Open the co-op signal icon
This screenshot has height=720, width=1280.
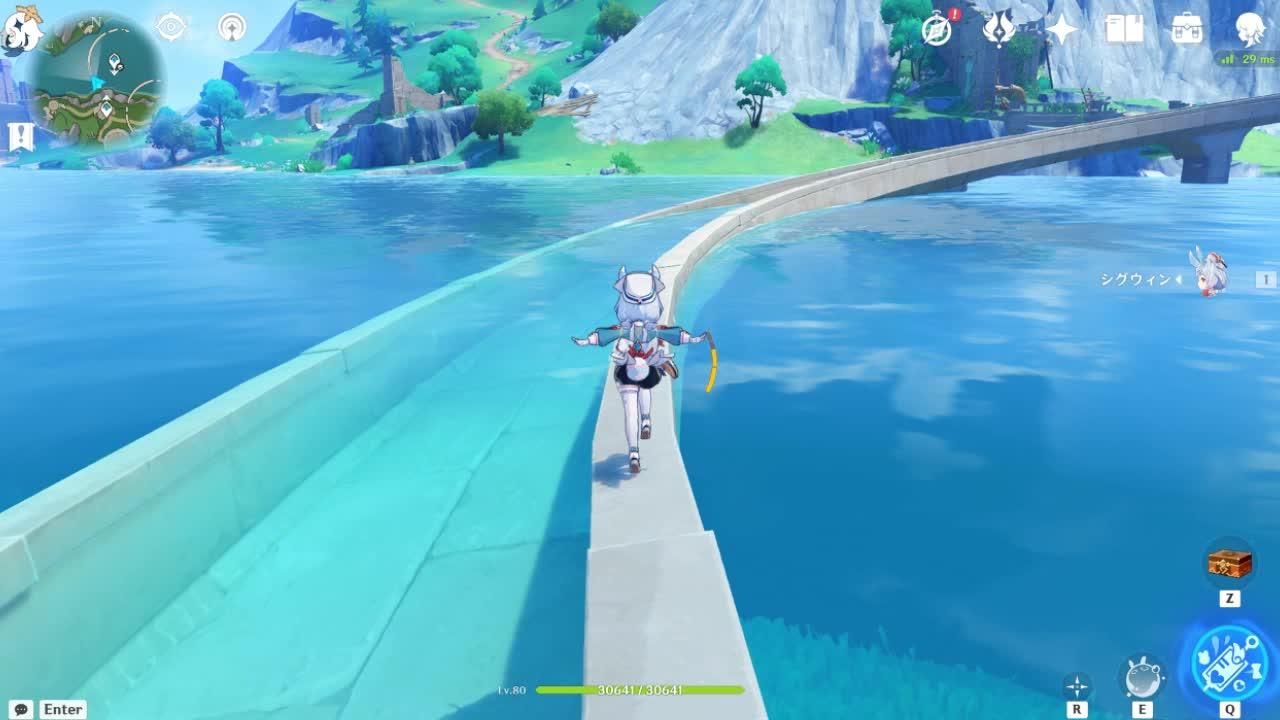[232, 27]
